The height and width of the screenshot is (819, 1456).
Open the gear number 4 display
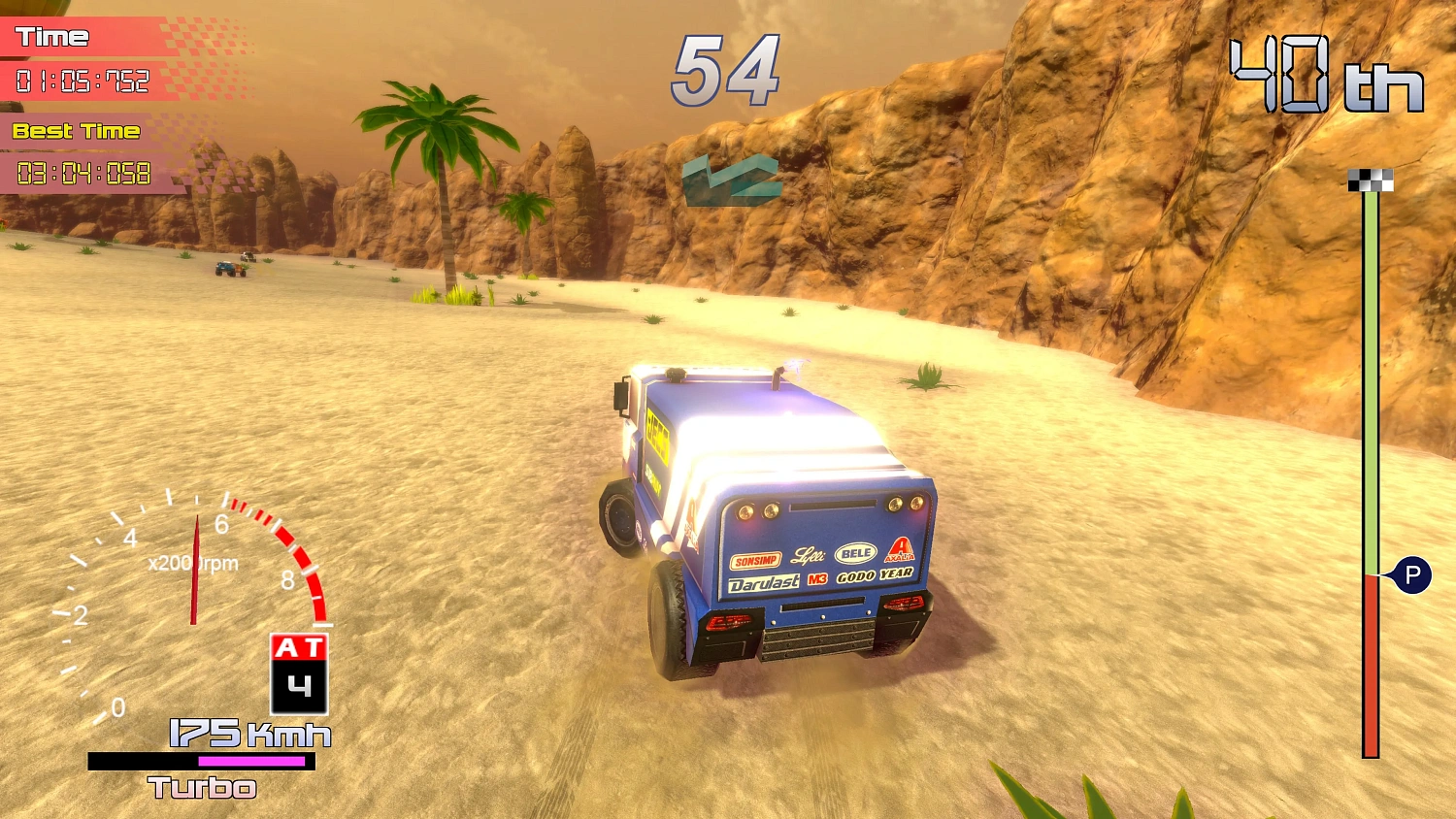click(x=300, y=684)
